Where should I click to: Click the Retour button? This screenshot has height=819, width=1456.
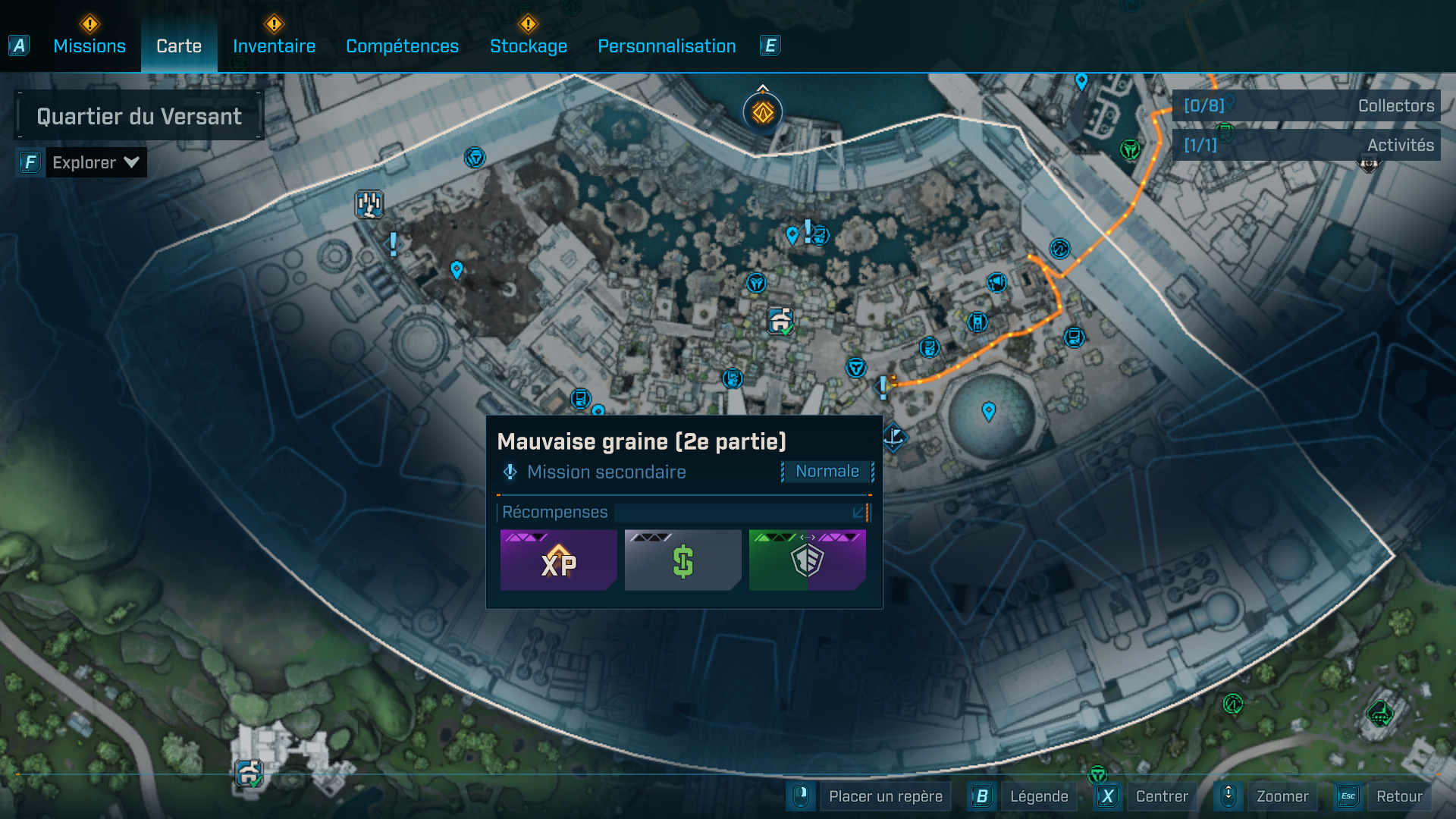(x=1398, y=796)
